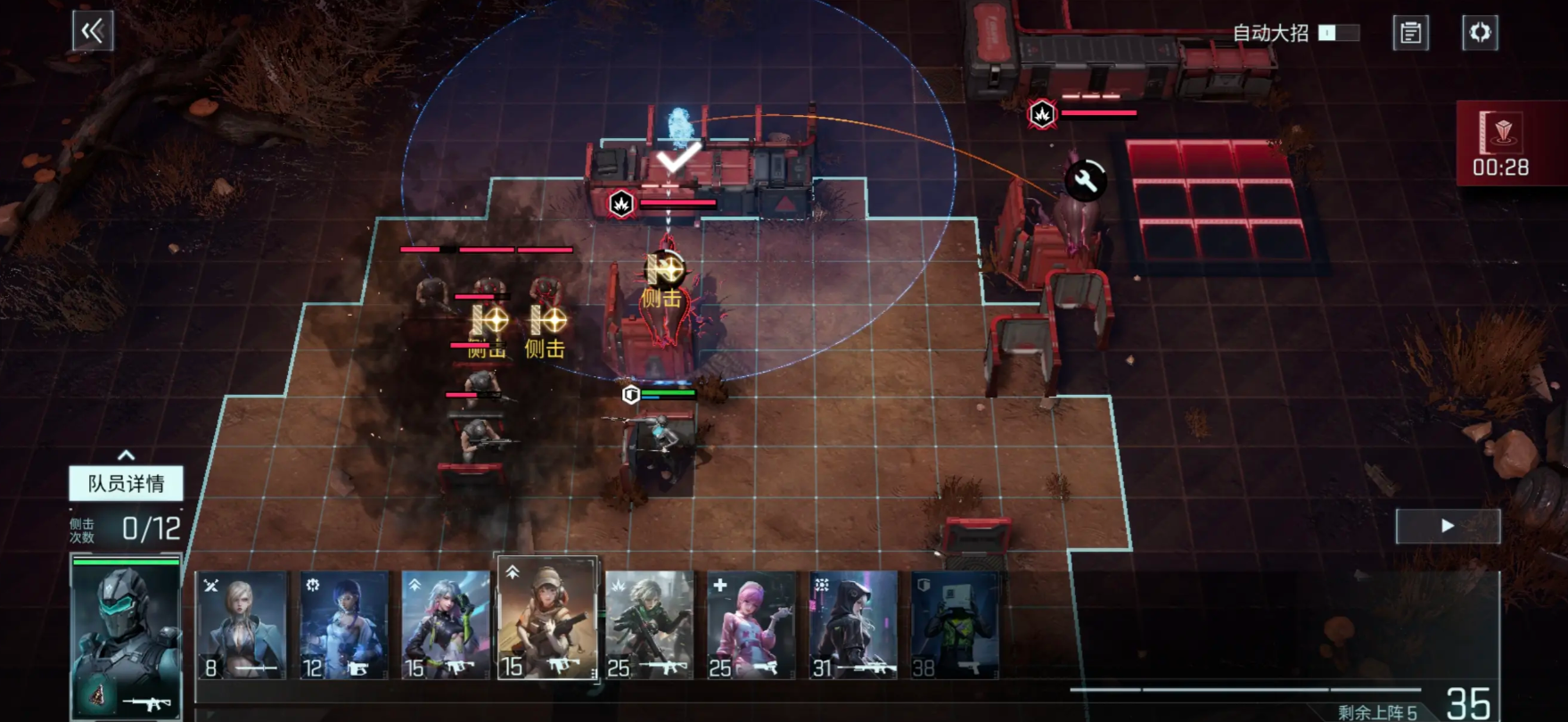Choose the blonde operator card costing 8
The image size is (1568, 722).
(242, 625)
